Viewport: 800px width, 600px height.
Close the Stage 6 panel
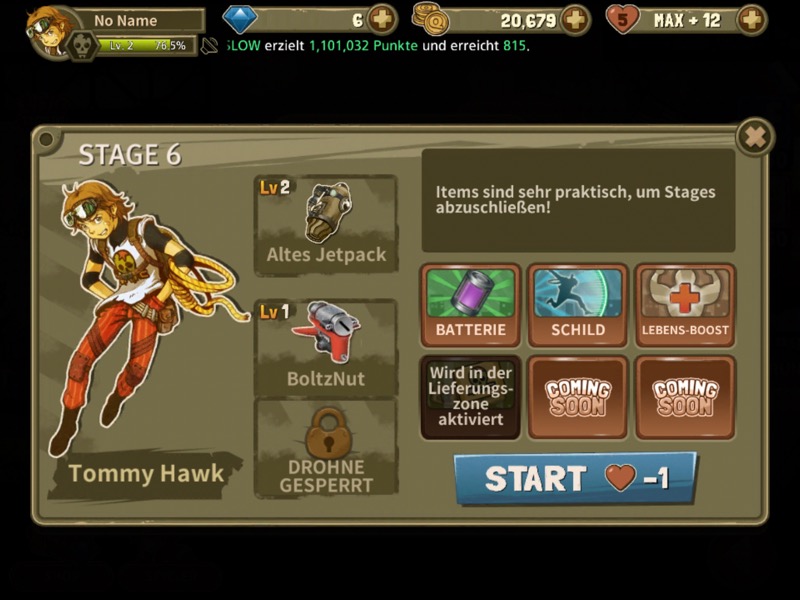pos(755,137)
